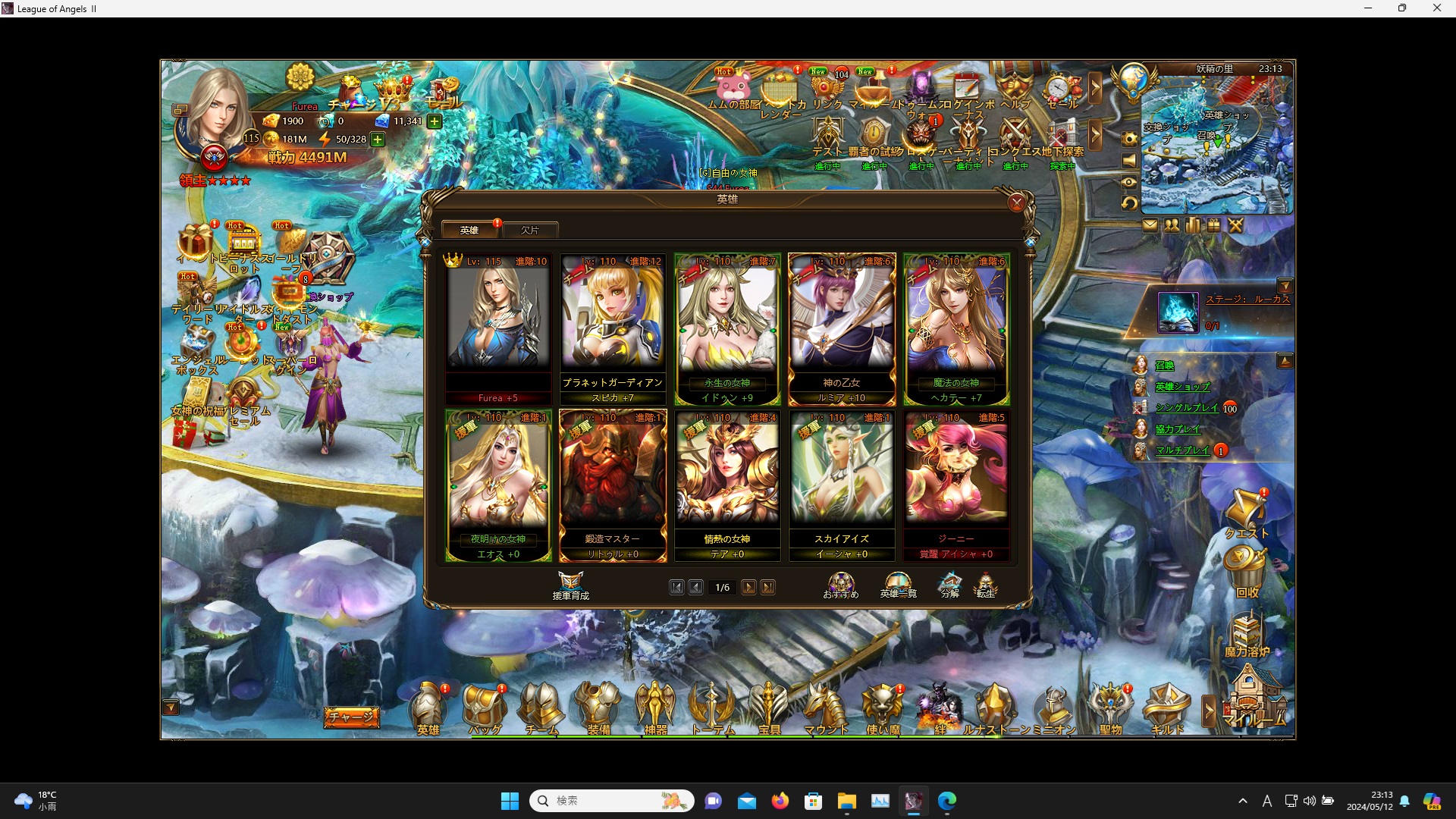
Task: Toggle the top-right menu row with its chevron
Action: point(1095,87)
